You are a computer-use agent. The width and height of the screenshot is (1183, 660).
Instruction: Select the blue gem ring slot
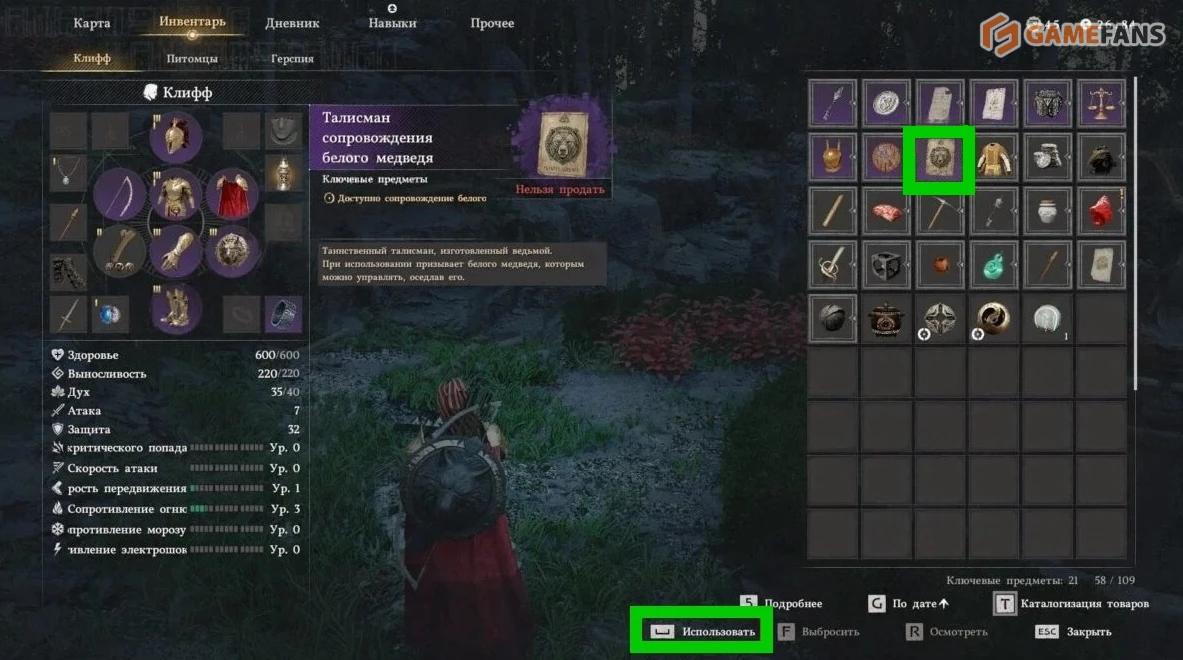pos(109,315)
